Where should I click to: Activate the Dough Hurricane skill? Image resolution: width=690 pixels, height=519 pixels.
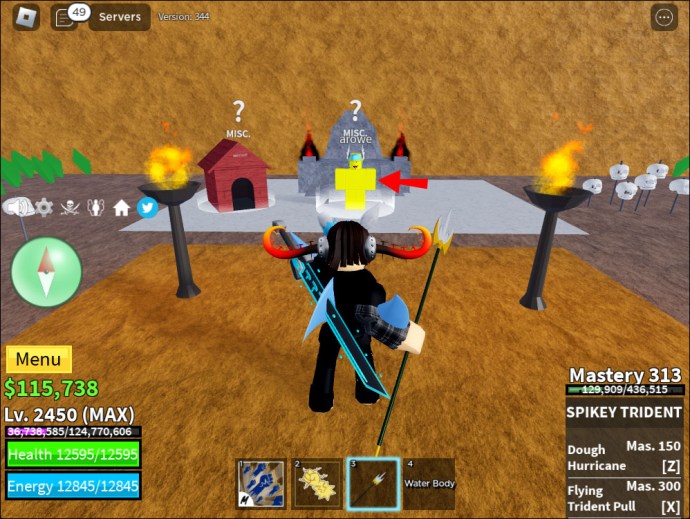pos(624,456)
